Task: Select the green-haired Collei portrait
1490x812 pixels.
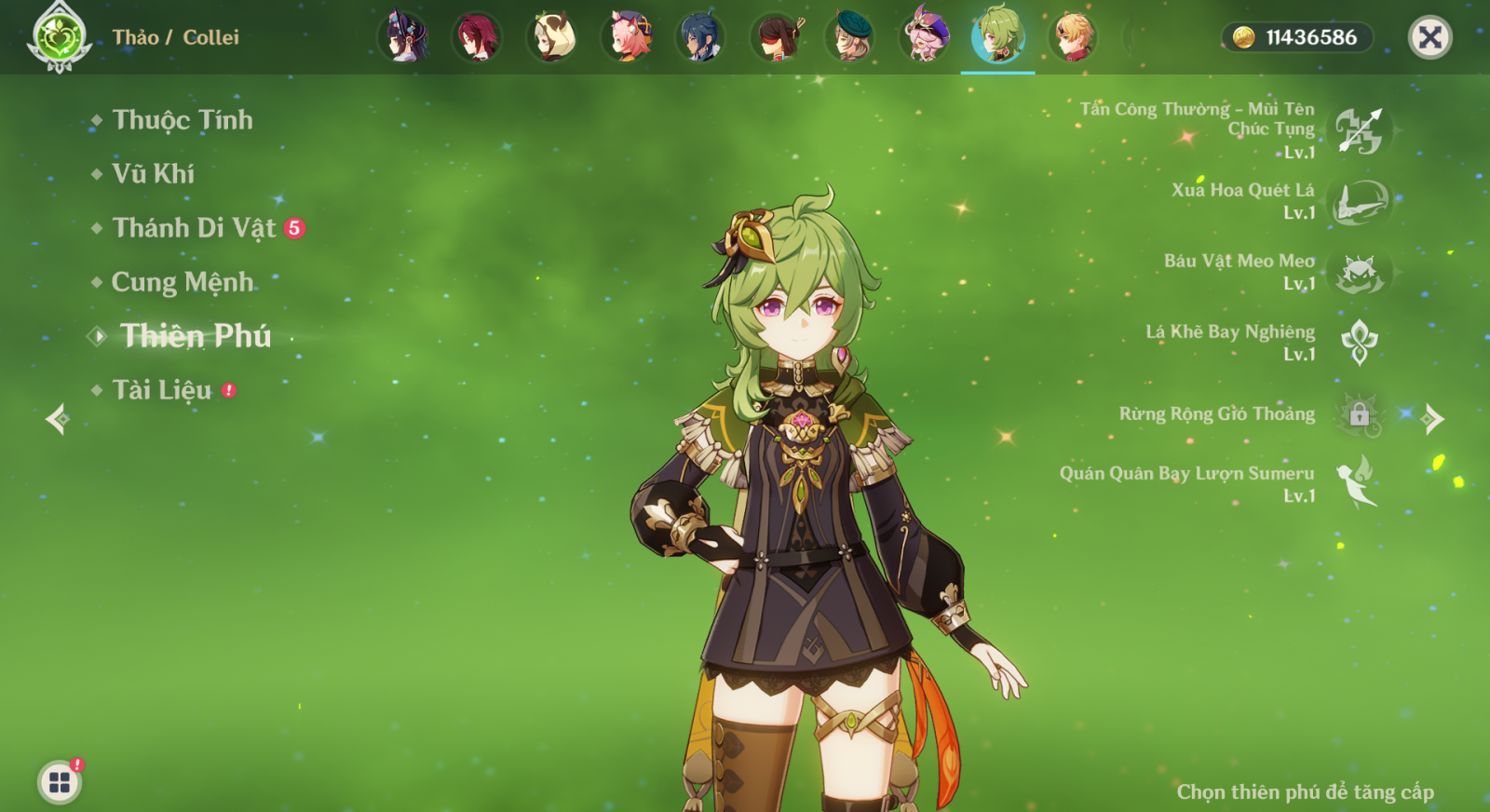Action: pos(998,37)
